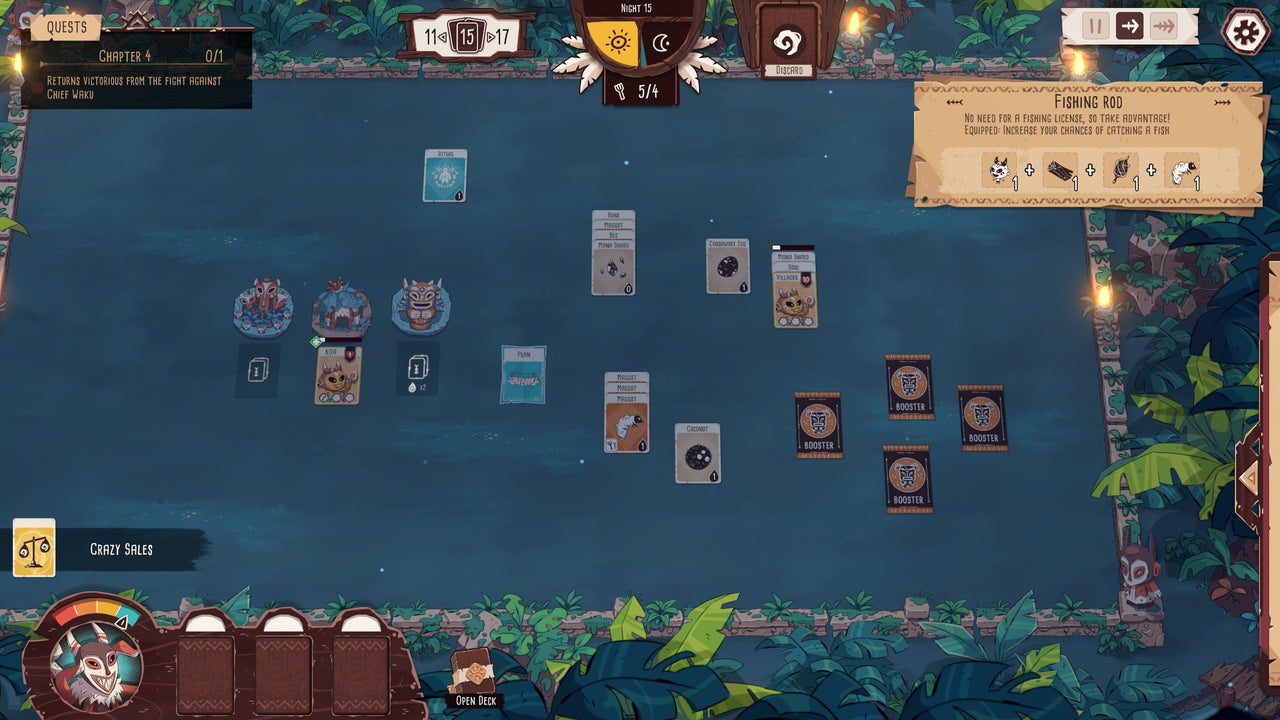1280x720 pixels.
Task: Click the Crazy Sales balance scale icon
Action: click(x=35, y=547)
